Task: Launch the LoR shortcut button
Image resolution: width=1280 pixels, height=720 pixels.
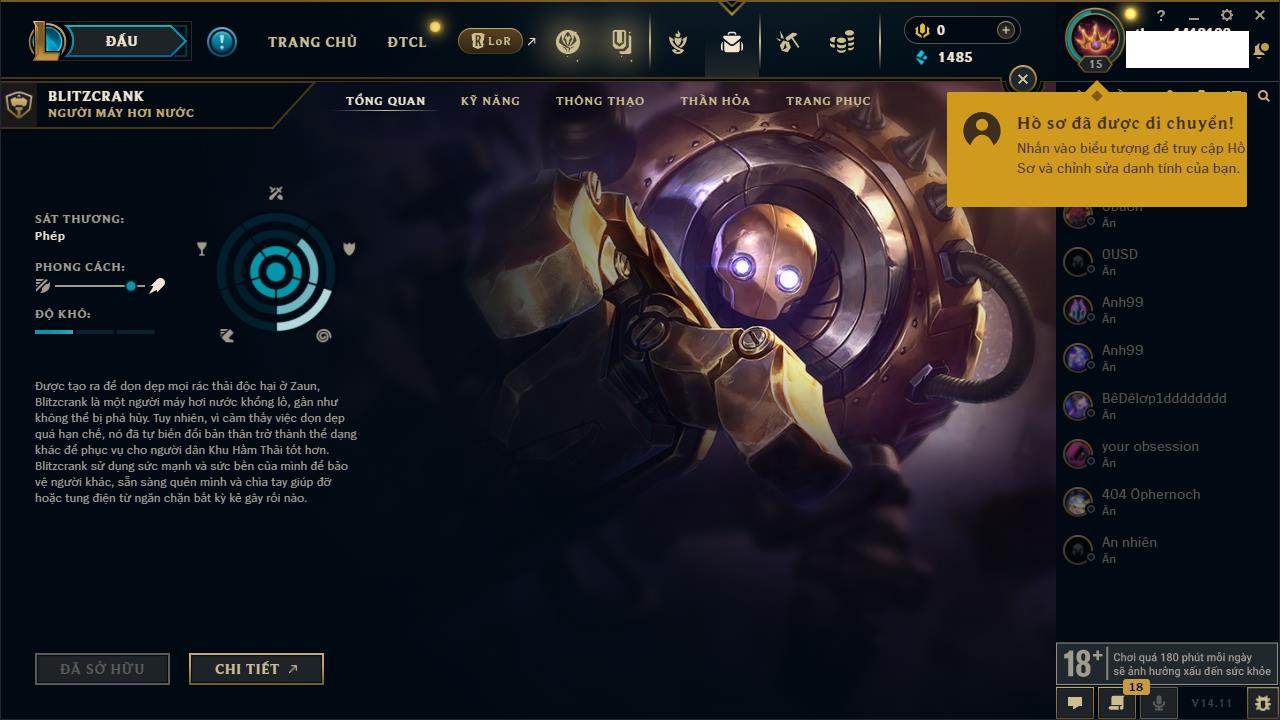Action: (491, 41)
